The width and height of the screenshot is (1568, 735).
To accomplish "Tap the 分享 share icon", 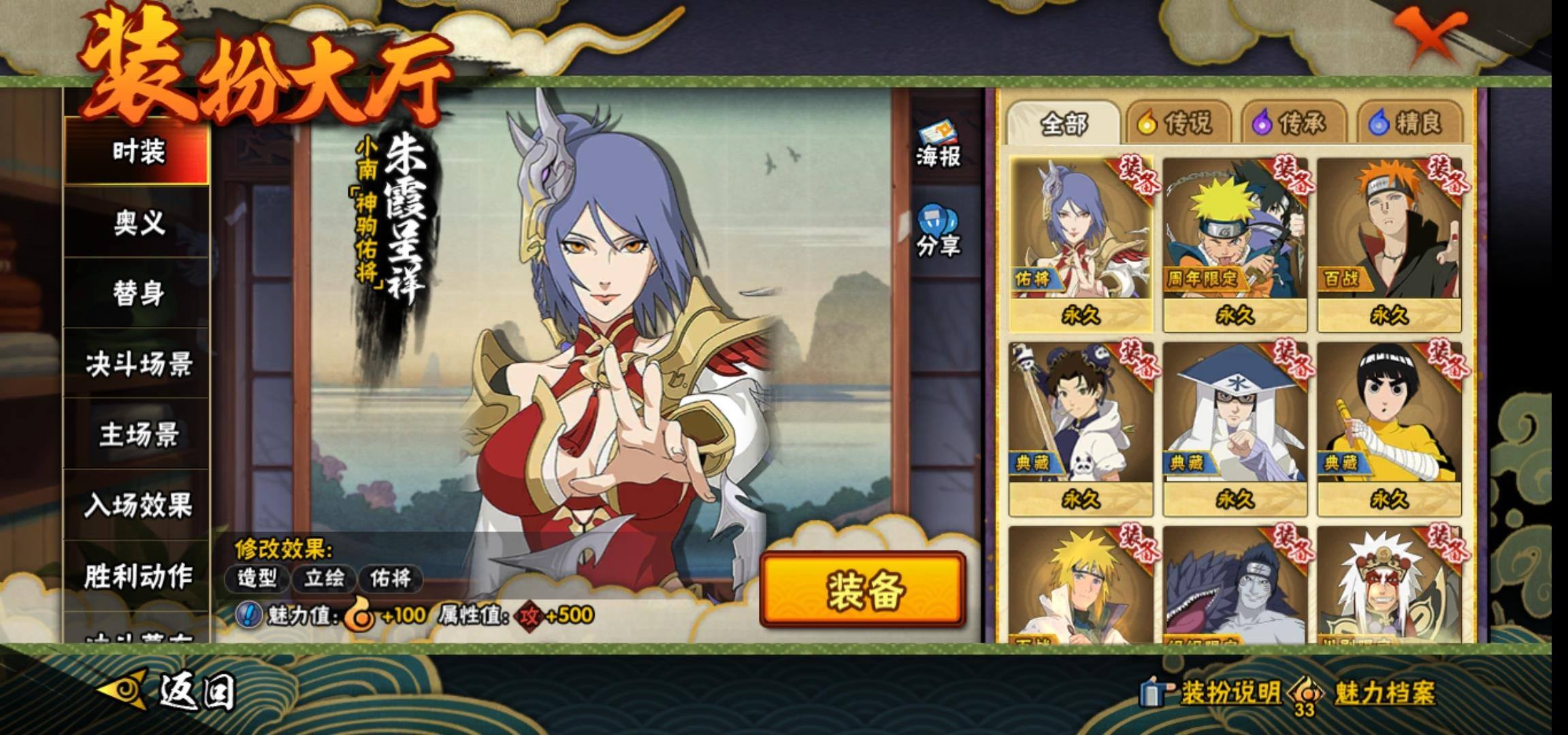I will (x=937, y=231).
